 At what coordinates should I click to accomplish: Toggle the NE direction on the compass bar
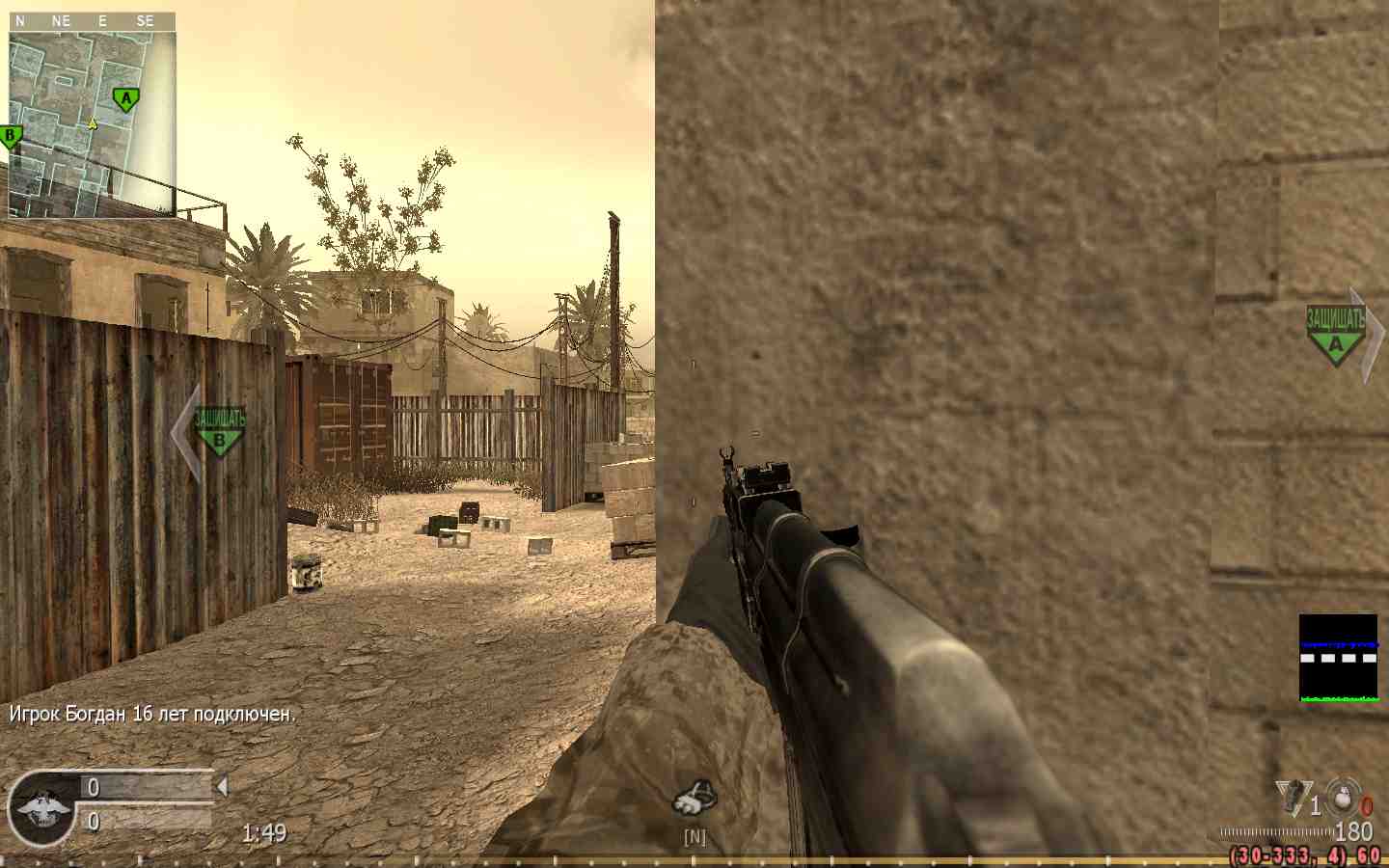point(62,19)
